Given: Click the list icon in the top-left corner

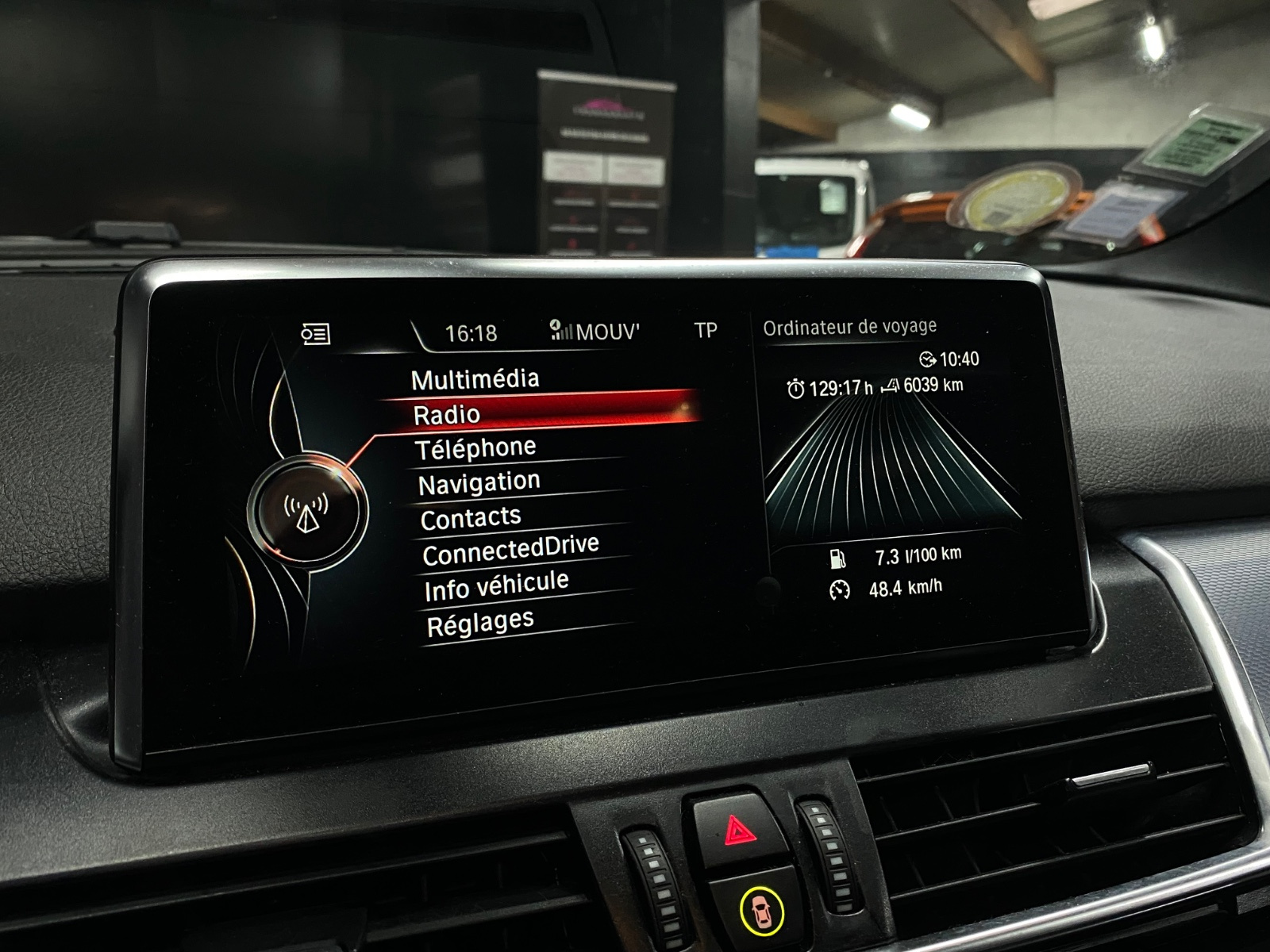Looking at the screenshot, I should pos(315,334).
